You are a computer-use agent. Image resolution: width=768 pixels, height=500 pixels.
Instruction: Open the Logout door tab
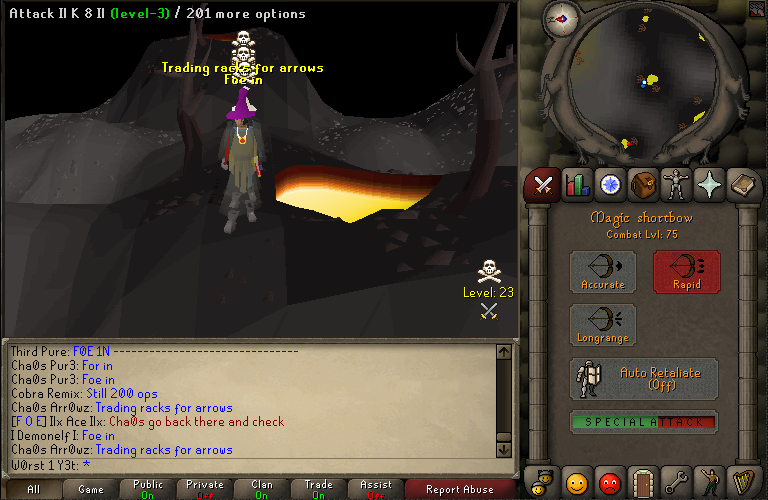pos(643,482)
